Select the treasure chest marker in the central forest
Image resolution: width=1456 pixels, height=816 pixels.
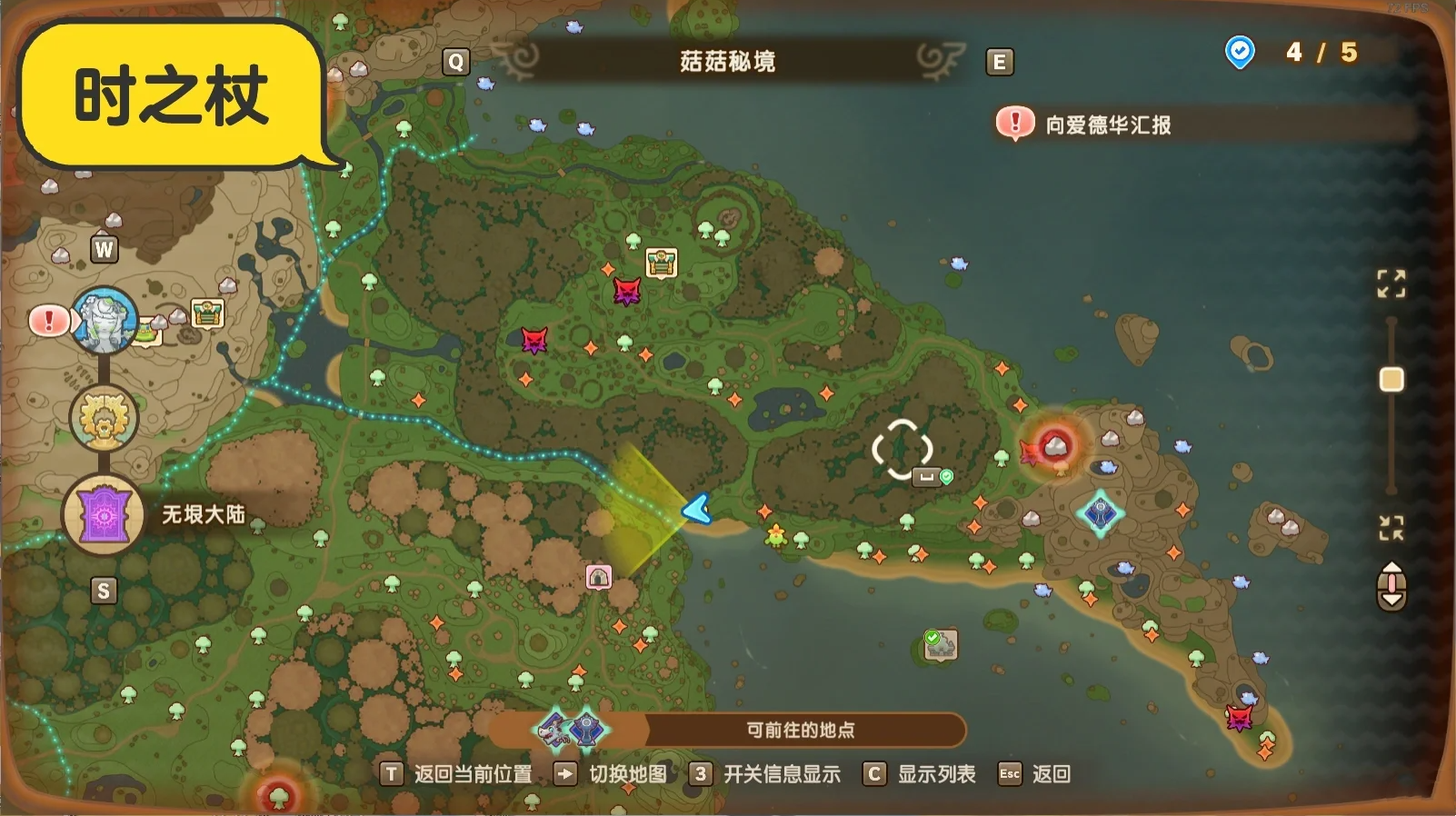point(662,263)
